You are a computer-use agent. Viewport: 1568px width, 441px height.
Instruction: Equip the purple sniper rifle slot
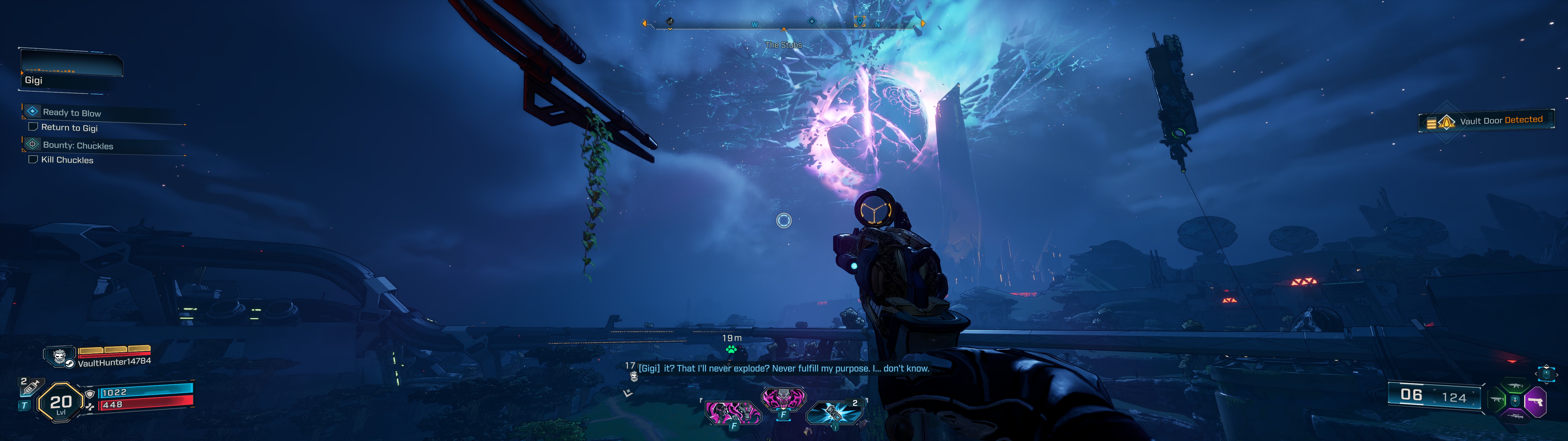[x=1515, y=416]
